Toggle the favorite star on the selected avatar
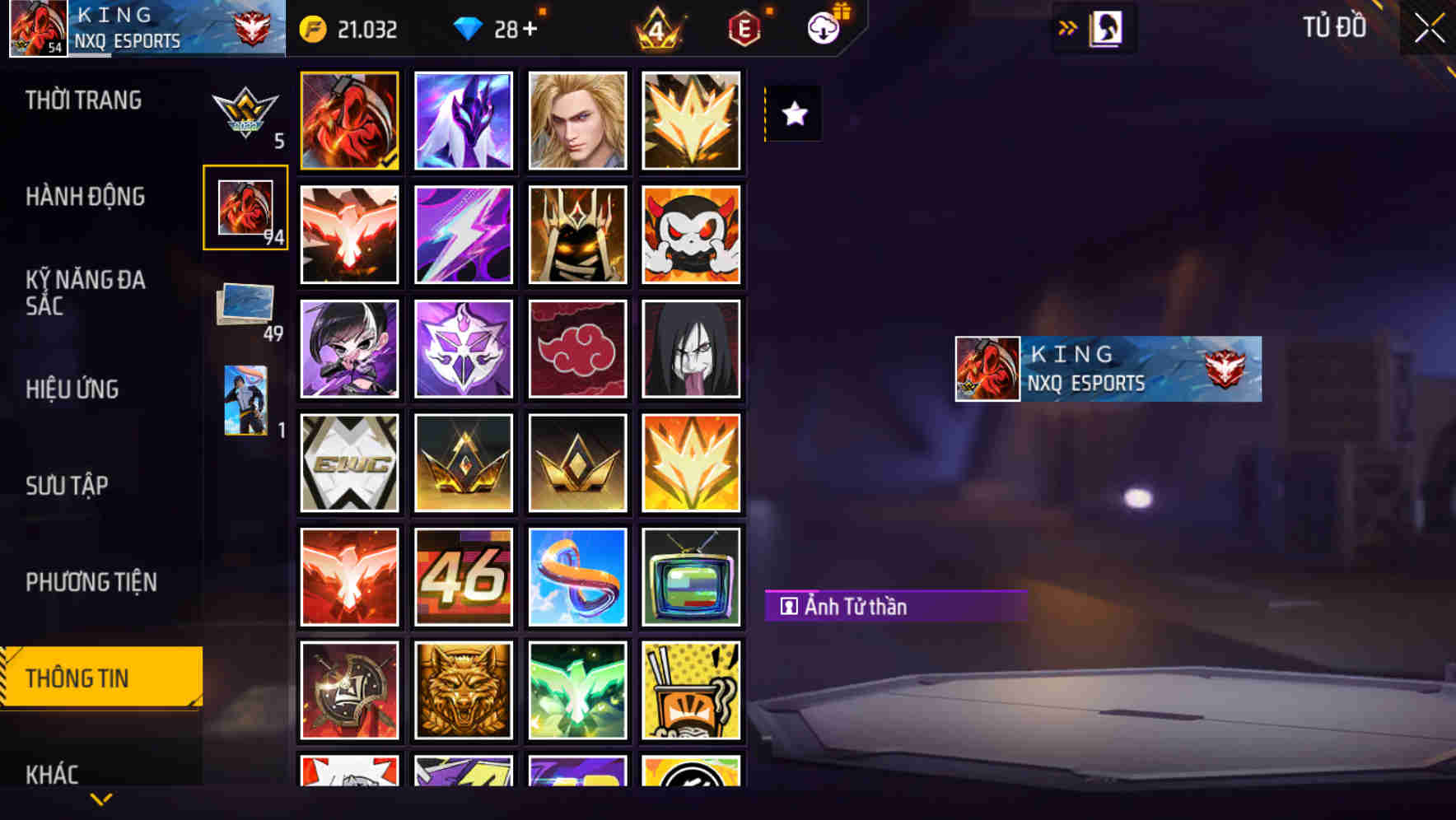This screenshot has height=820, width=1456. 793,115
